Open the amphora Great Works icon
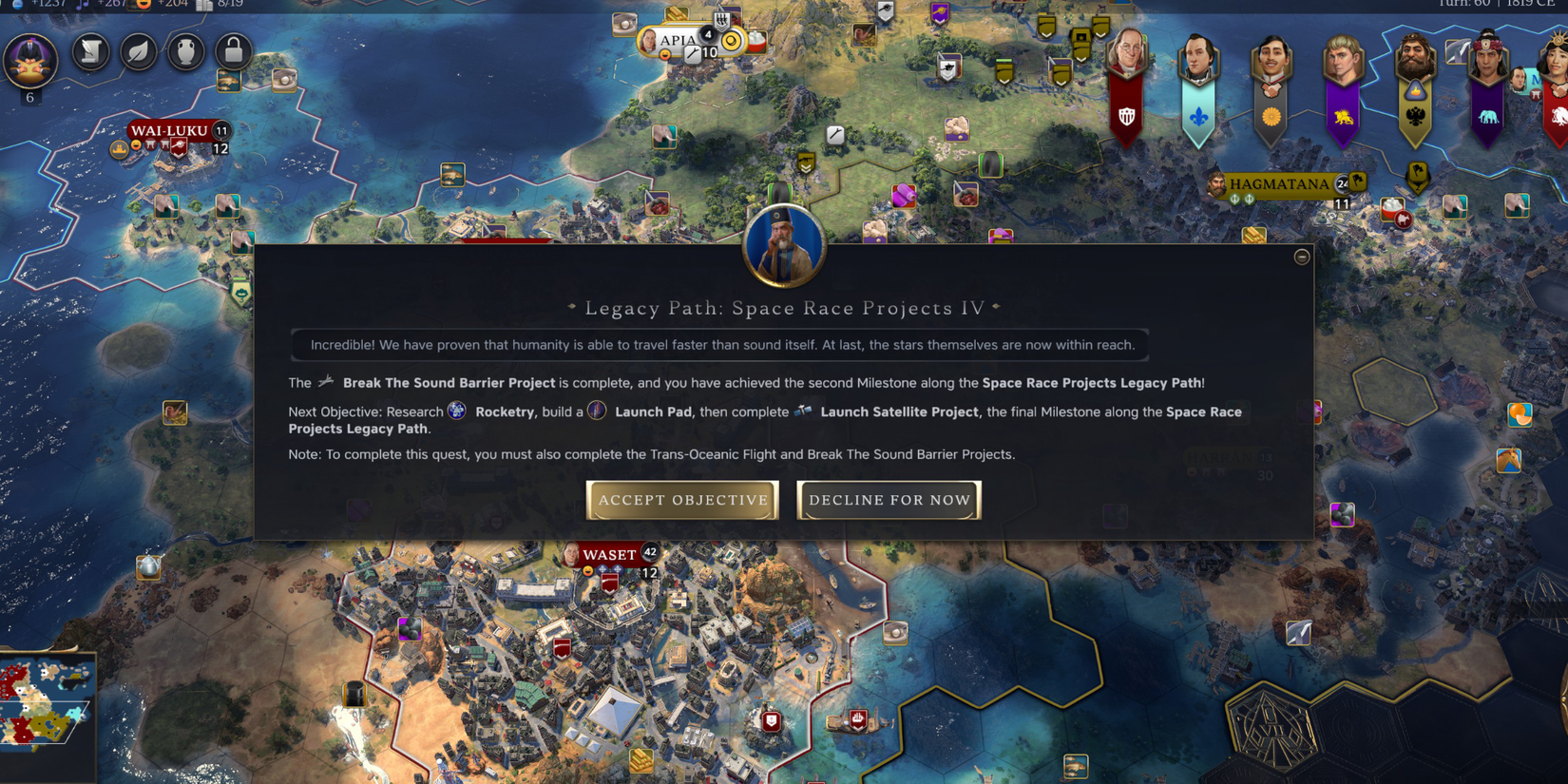Viewport: 1568px width, 784px height. pos(185,52)
